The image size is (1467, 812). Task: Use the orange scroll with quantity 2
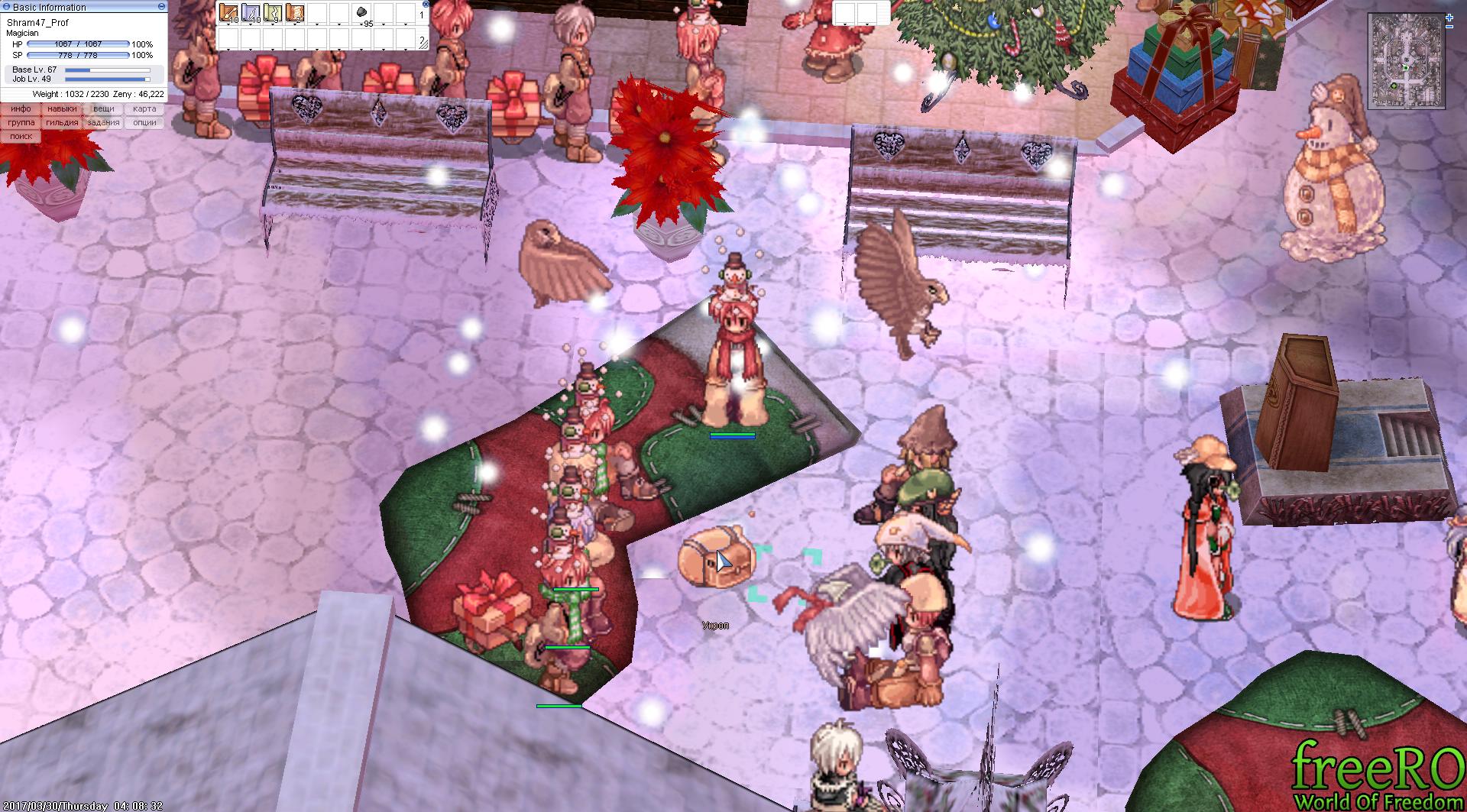click(x=295, y=13)
